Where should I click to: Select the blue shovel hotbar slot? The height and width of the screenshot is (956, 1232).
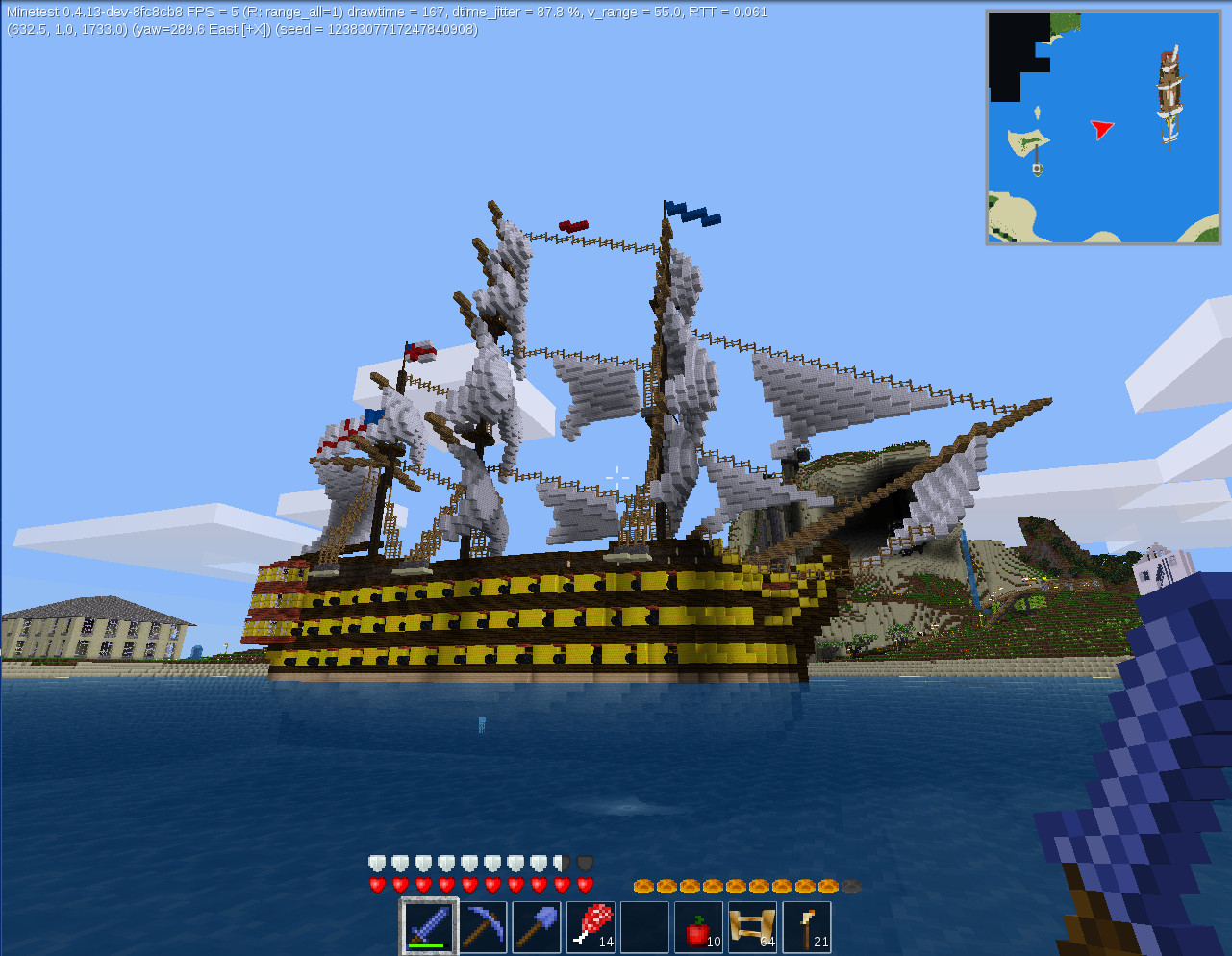pyautogui.click(x=536, y=925)
